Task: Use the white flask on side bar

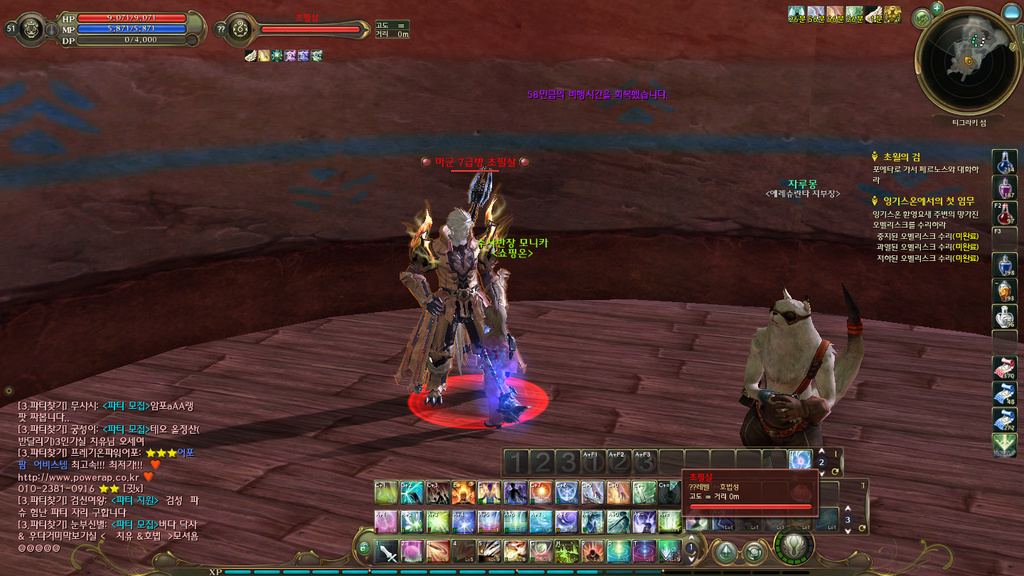Action: point(1005,317)
